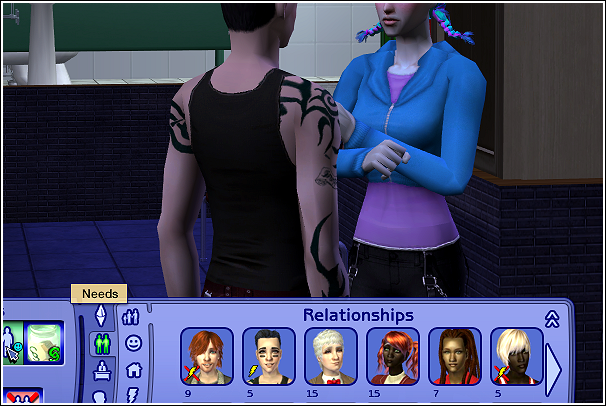Collapse the Relationships panel with double chevron
The width and height of the screenshot is (606, 406).
(x=551, y=318)
